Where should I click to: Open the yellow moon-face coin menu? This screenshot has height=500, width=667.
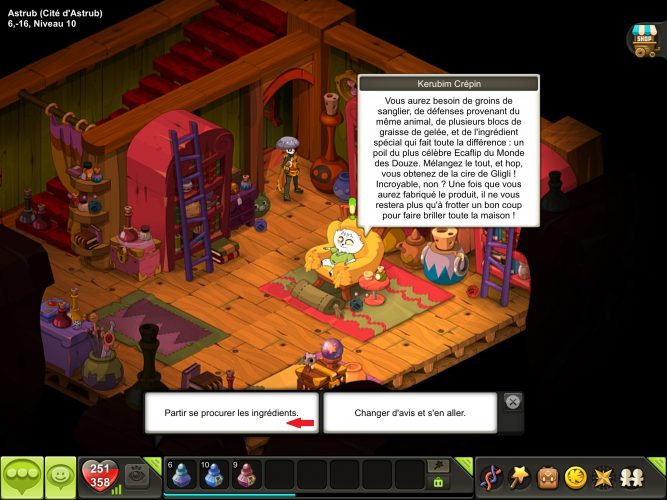point(576,477)
